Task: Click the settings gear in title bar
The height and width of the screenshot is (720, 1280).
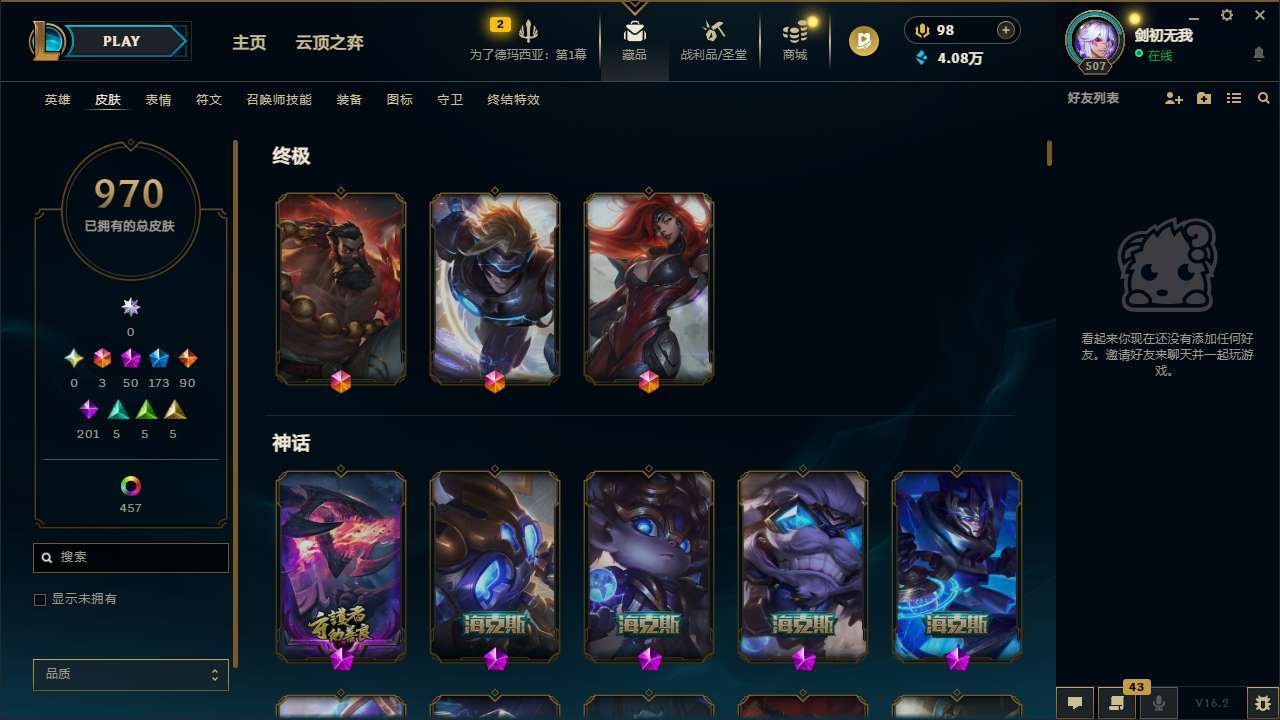Action: [x=1226, y=15]
